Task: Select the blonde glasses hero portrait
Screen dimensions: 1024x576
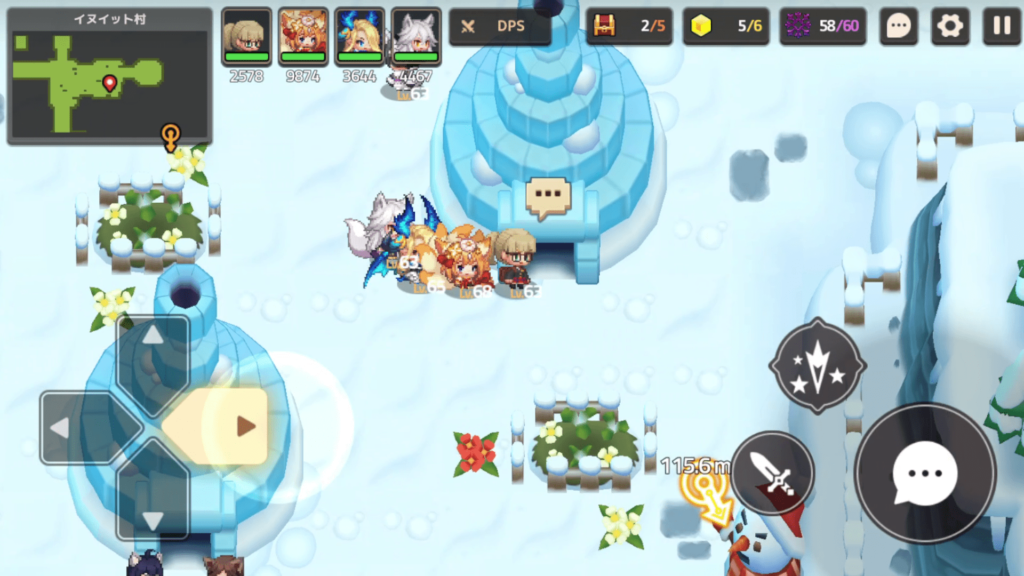Action: pos(246,37)
